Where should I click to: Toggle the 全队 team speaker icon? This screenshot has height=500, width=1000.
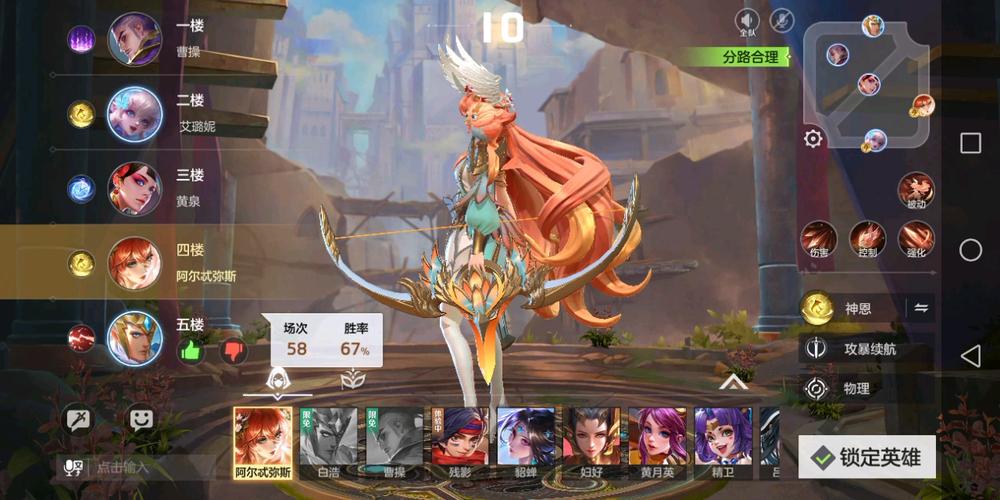click(x=747, y=20)
